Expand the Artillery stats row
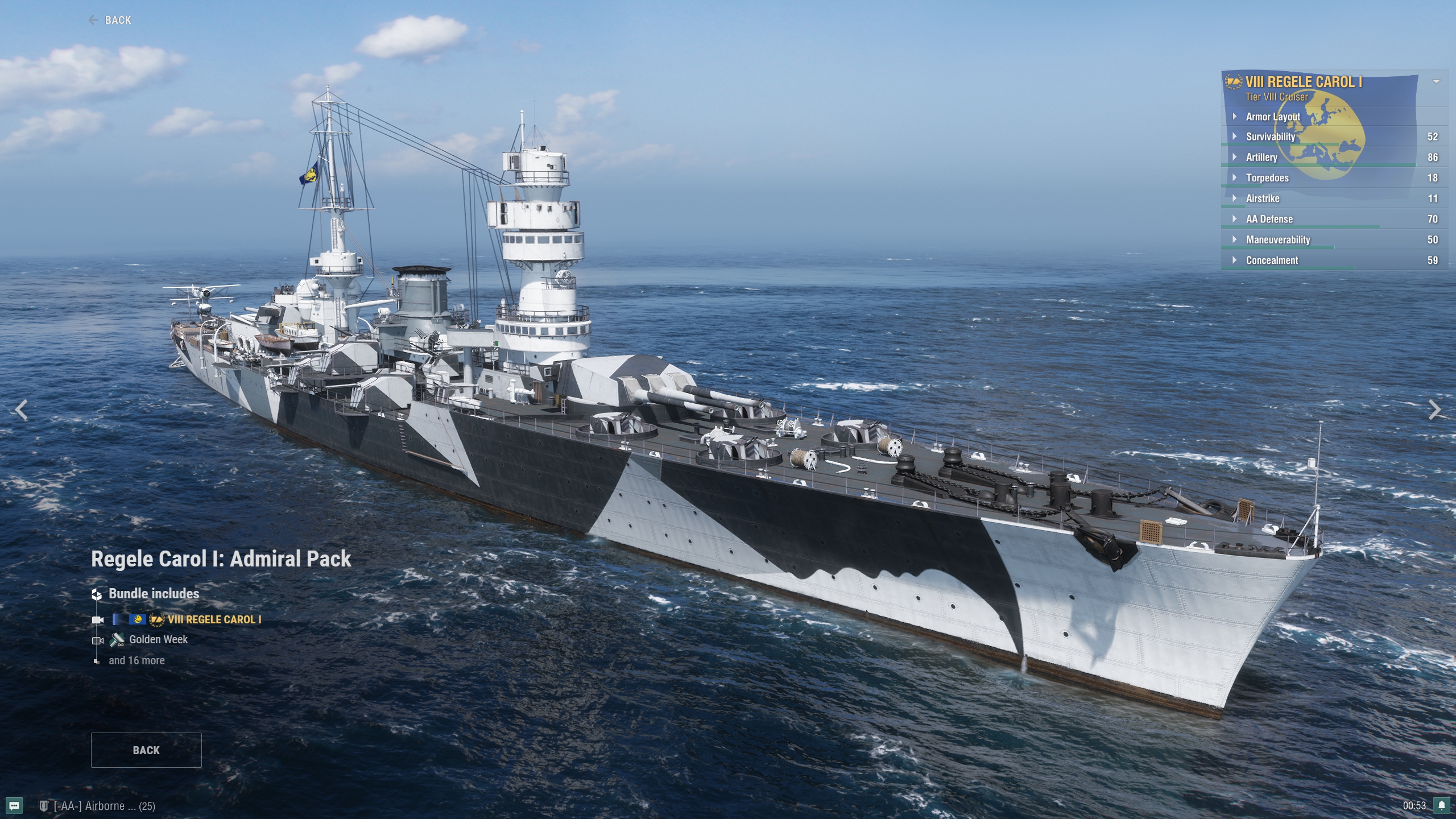This screenshot has height=819, width=1456. click(1261, 158)
